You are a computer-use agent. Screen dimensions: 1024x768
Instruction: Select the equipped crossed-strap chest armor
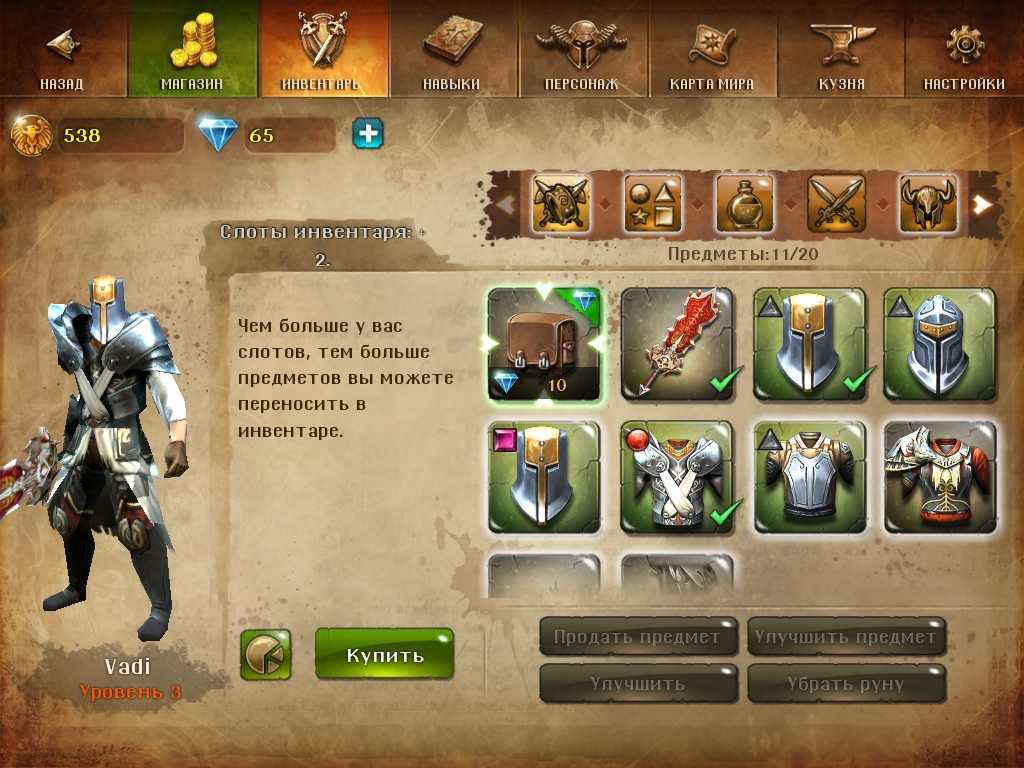[677, 476]
